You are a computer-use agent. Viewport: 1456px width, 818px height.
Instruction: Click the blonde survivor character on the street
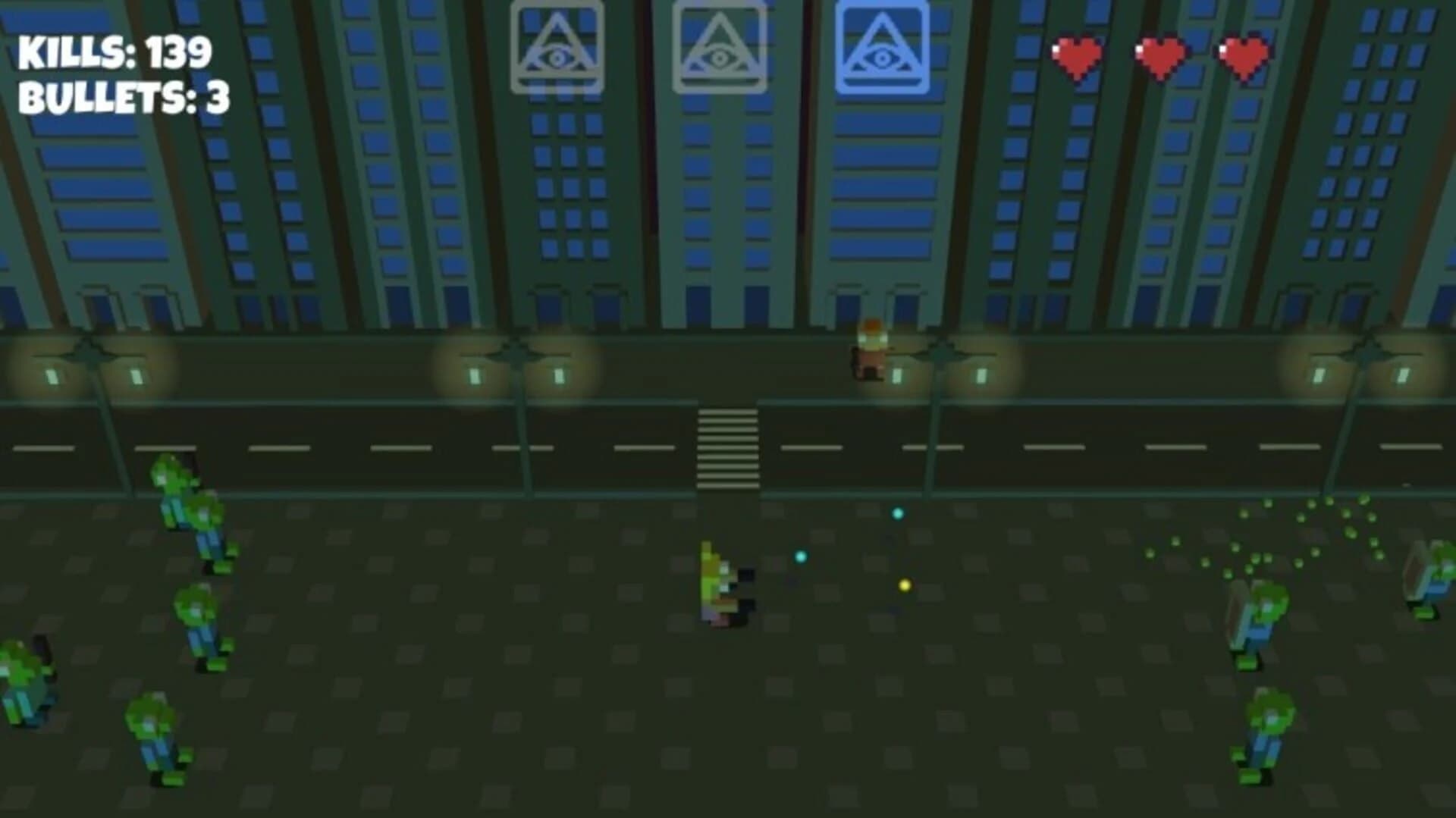click(720, 584)
